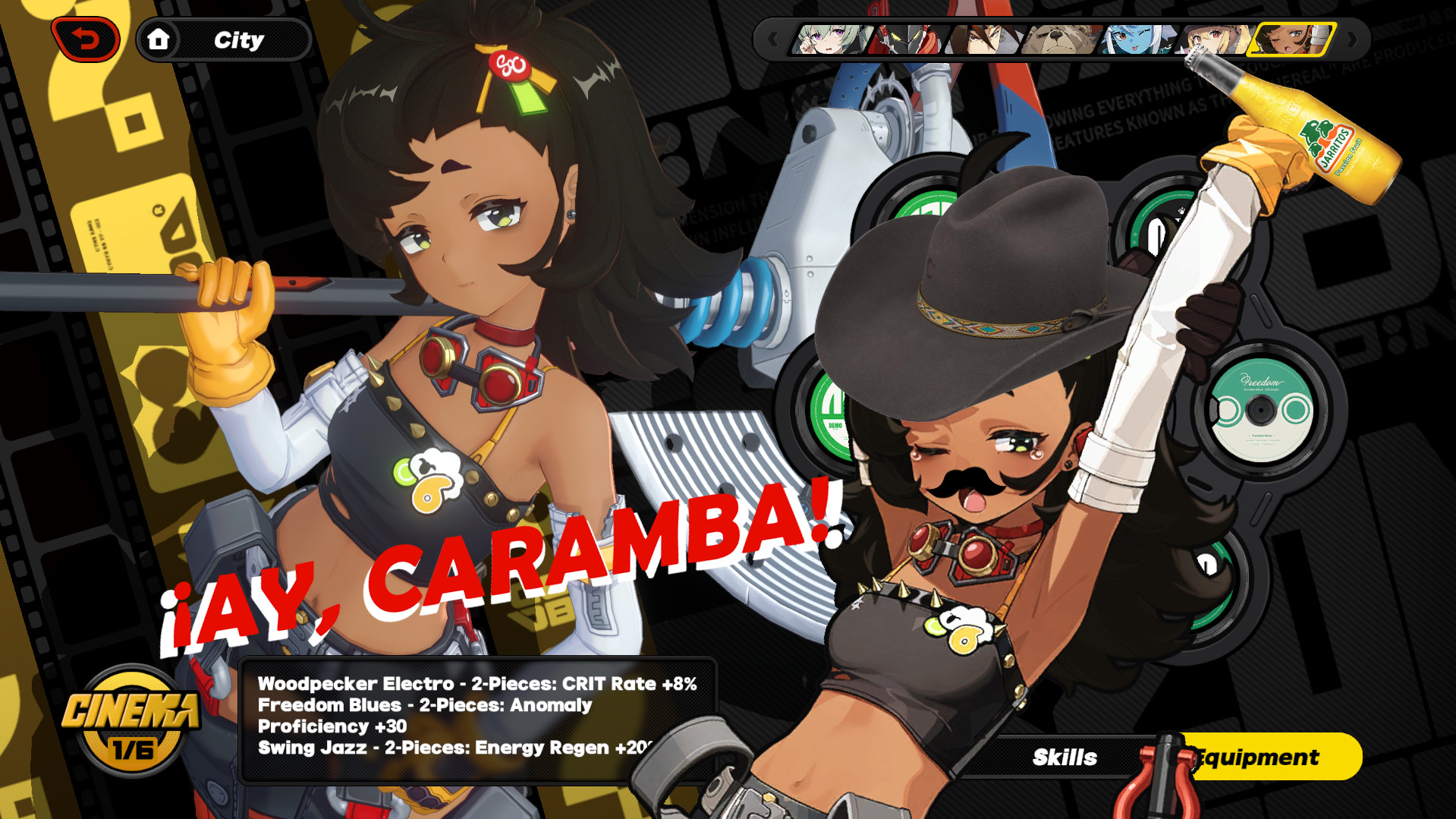Screen dimensions: 1456x819
Task: Click the home icon beside the City label
Action: [159, 40]
